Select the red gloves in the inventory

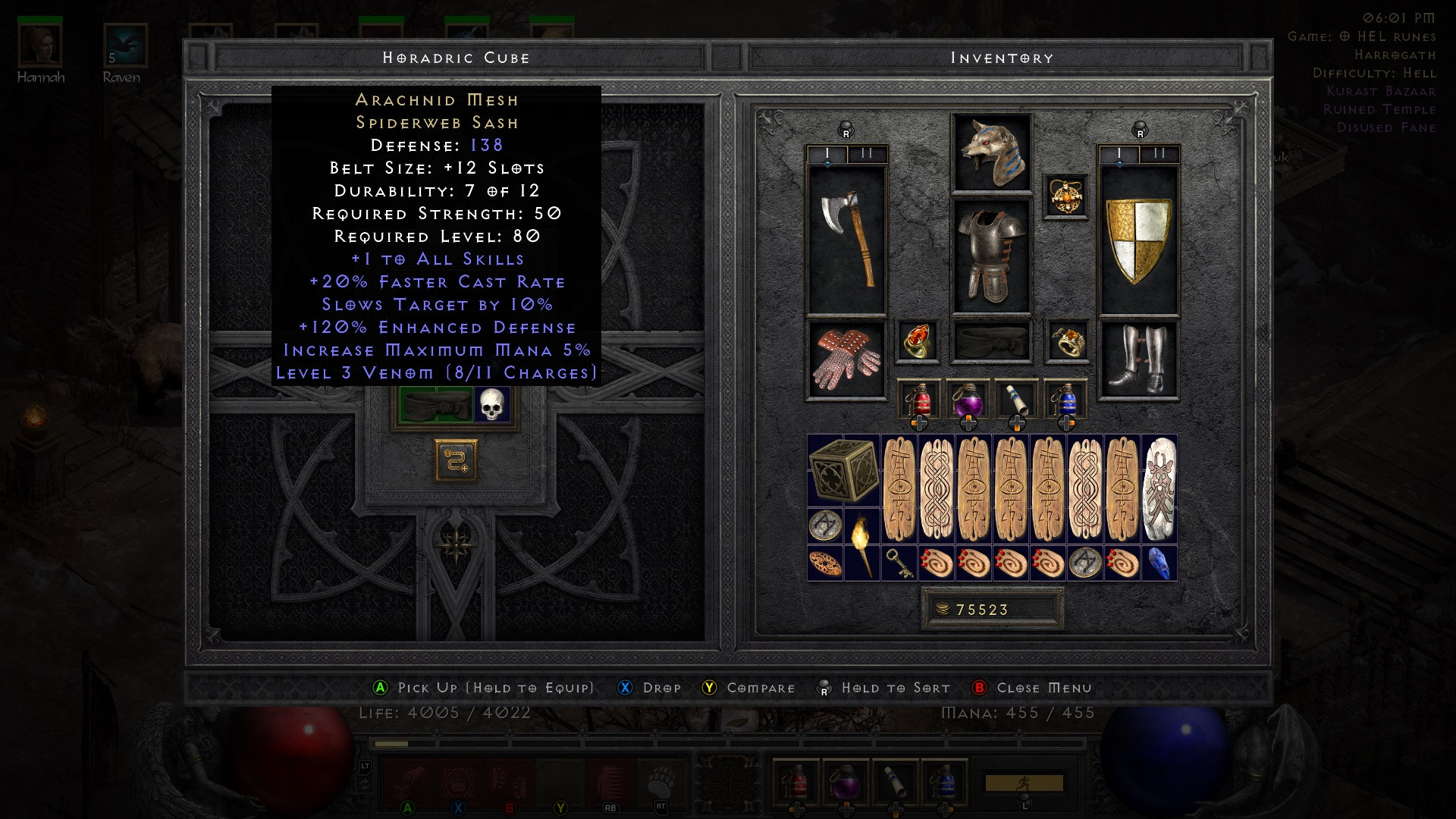[844, 356]
